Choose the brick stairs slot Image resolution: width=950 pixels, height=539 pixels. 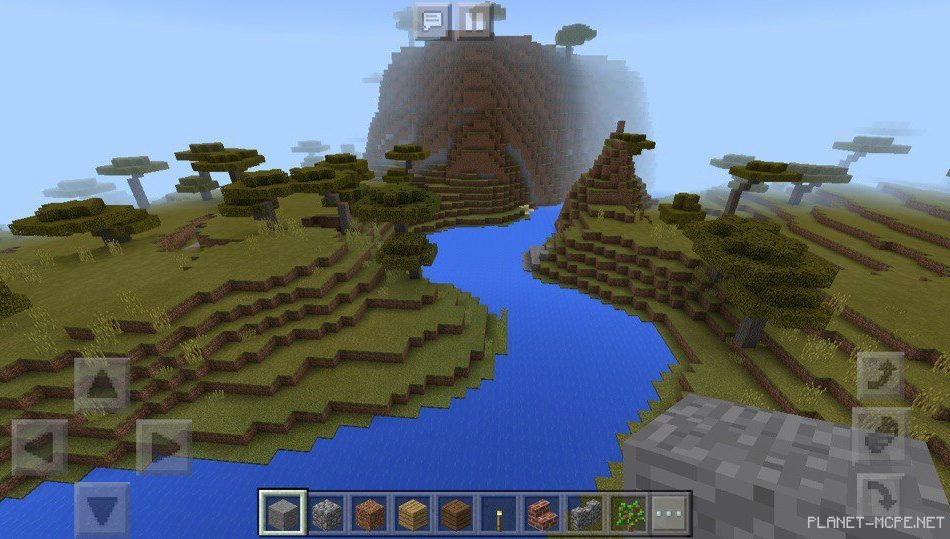(541, 514)
